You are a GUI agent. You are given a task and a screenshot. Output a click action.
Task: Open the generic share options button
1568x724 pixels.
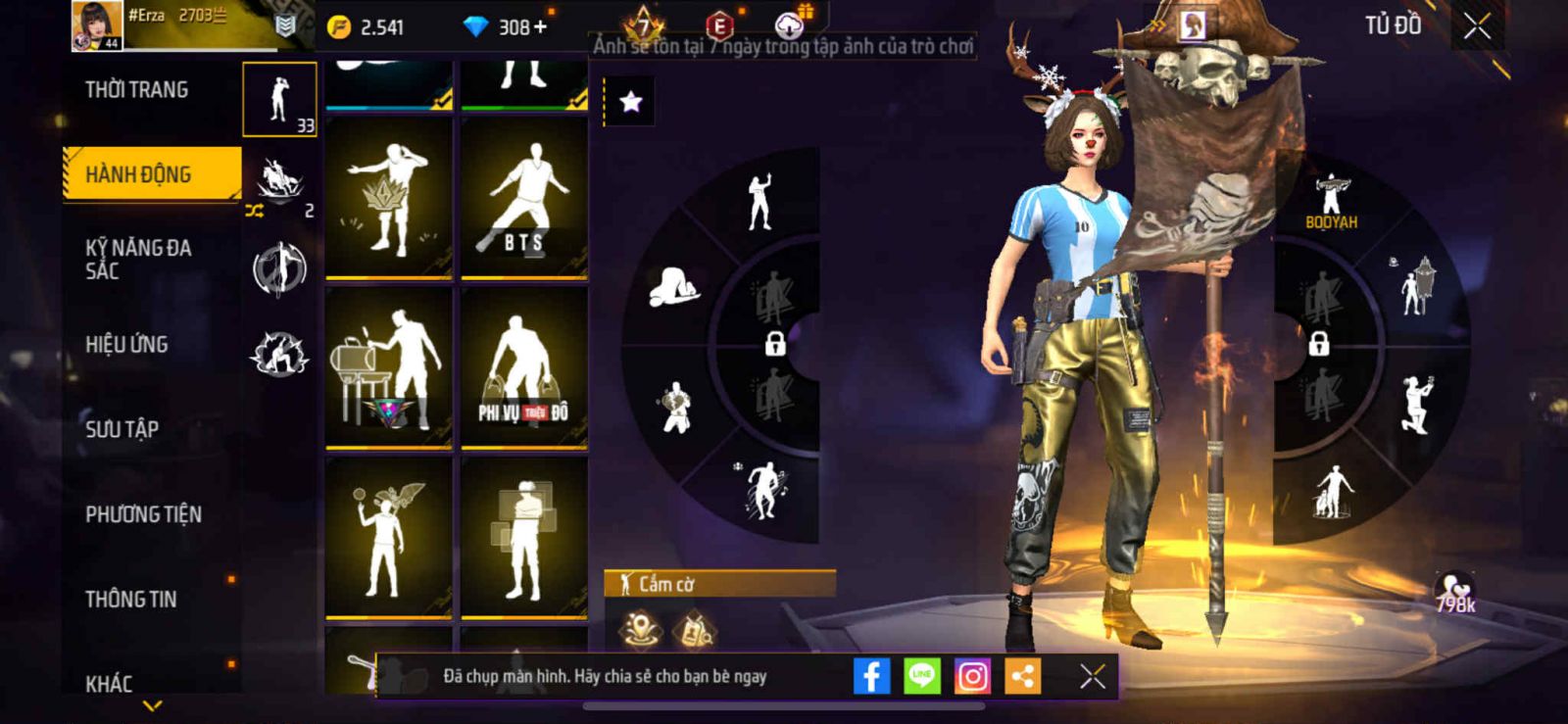tap(1022, 676)
